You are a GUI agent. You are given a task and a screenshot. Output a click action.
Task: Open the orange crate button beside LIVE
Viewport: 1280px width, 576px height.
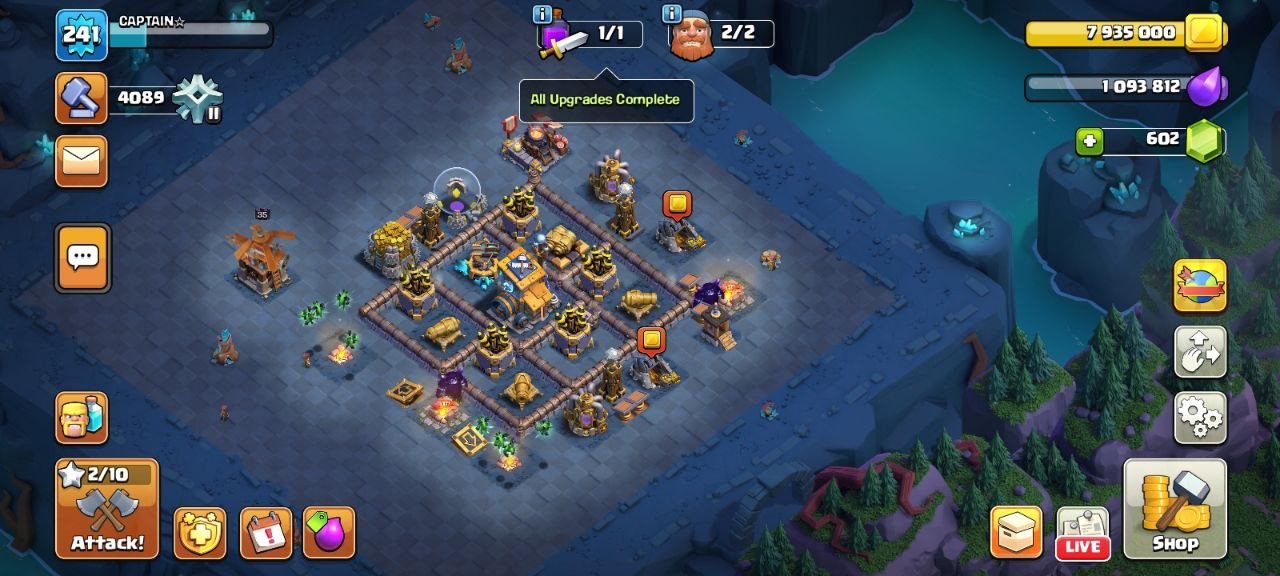pos(1016,532)
